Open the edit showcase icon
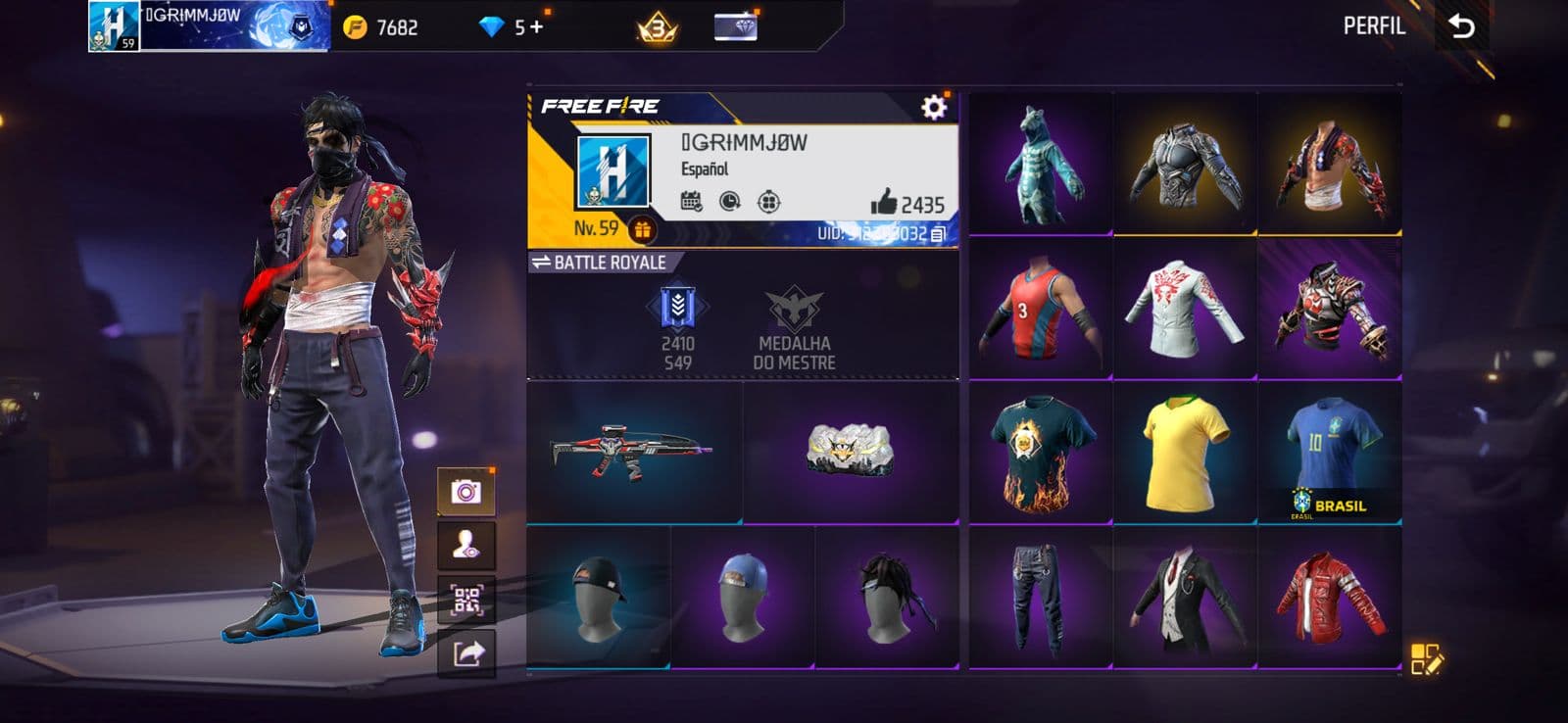 pos(1426,659)
